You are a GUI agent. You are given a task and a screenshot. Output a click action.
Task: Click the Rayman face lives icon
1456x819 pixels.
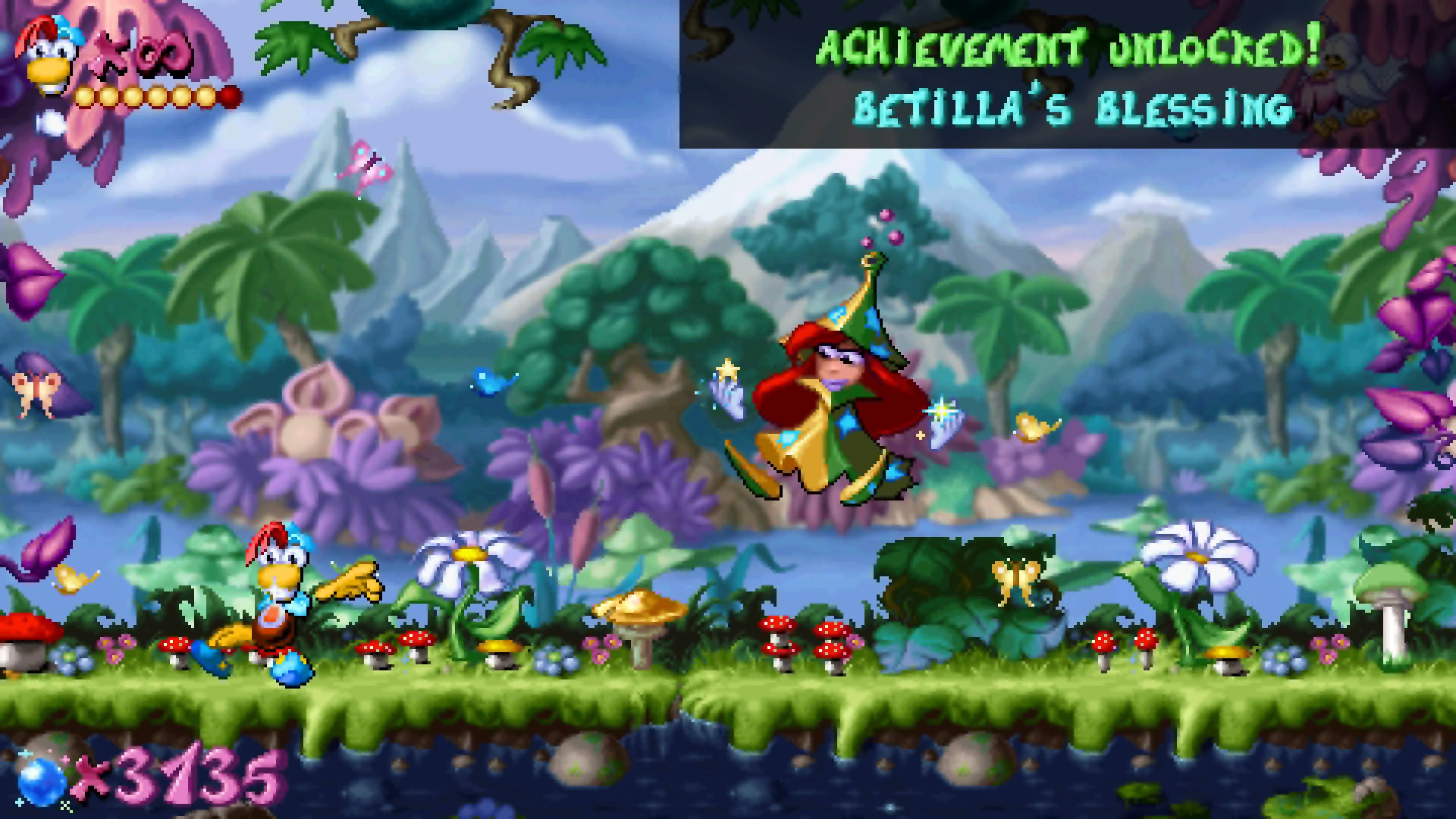point(47,59)
